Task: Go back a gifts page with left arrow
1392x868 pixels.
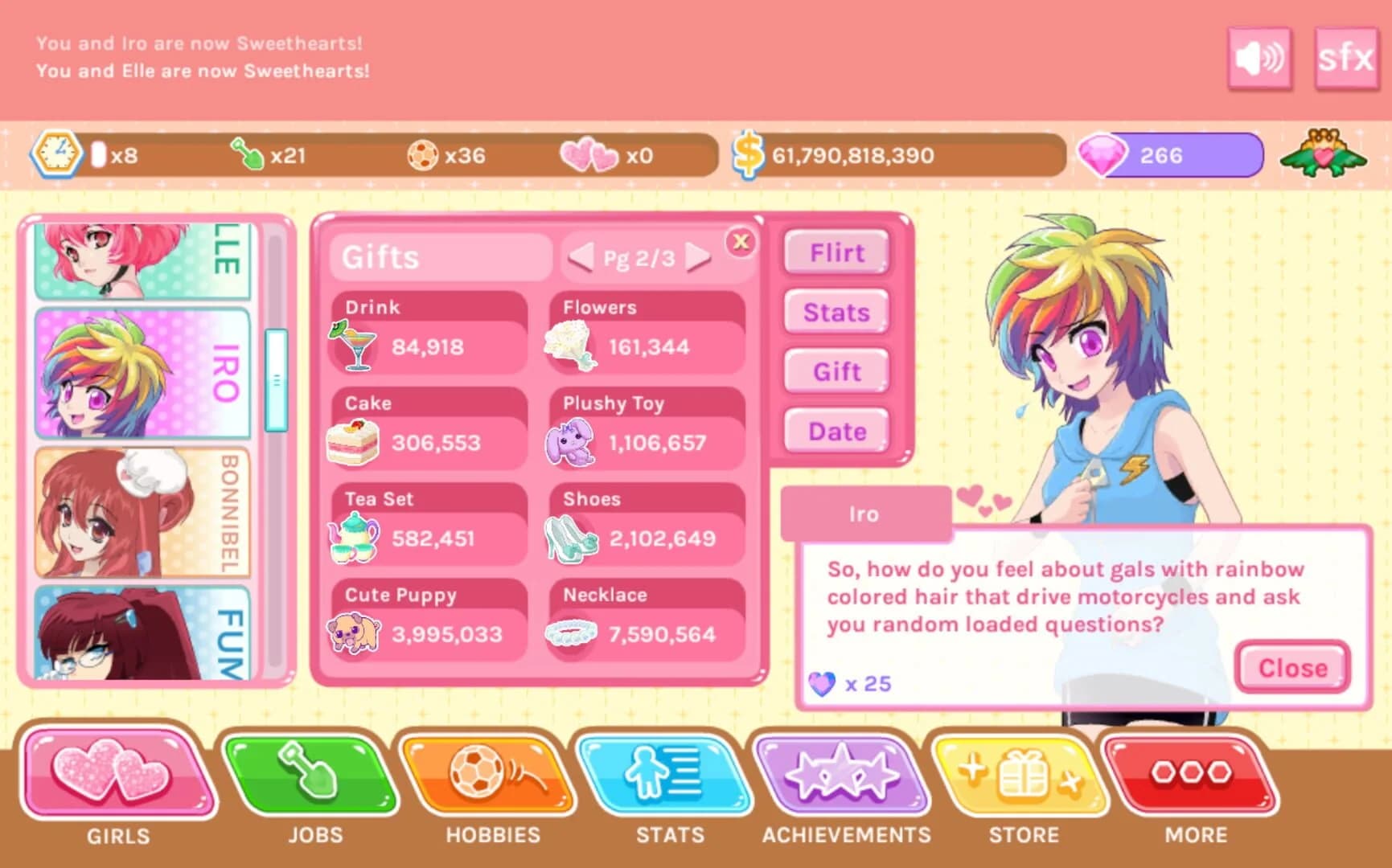Action: (x=581, y=258)
